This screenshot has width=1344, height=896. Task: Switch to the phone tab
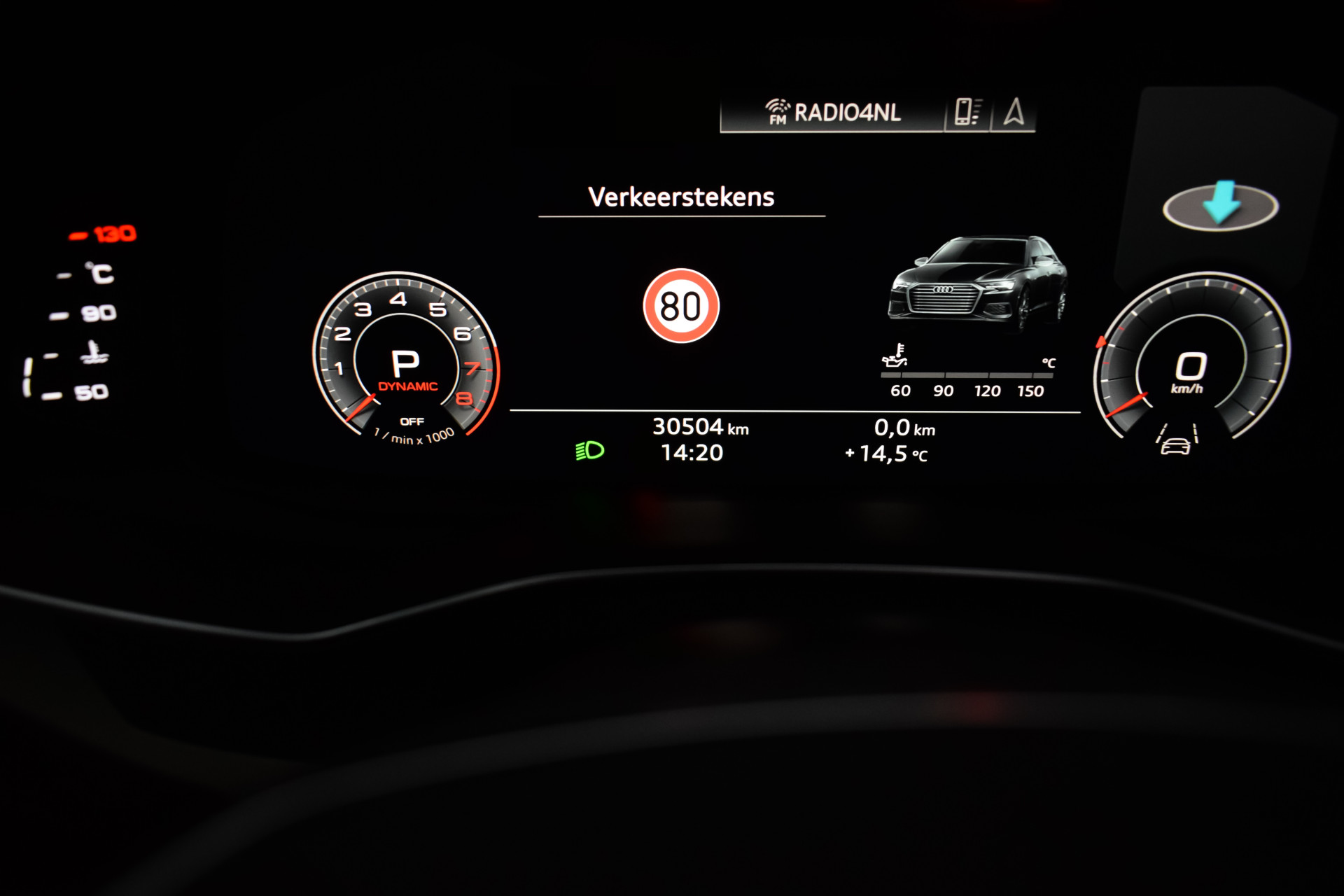(x=967, y=113)
